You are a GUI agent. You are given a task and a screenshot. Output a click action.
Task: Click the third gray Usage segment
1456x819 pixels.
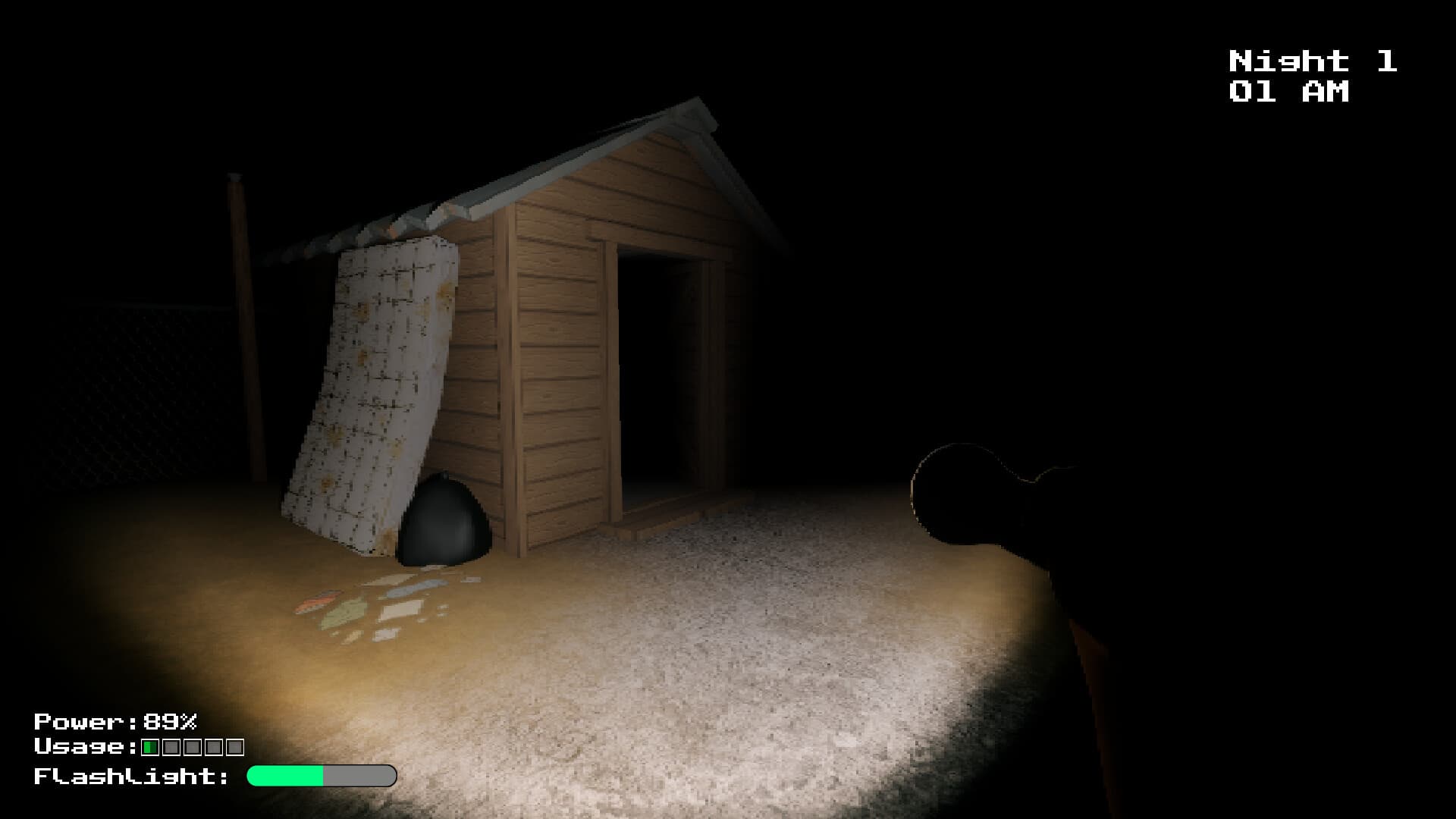click(x=192, y=748)
